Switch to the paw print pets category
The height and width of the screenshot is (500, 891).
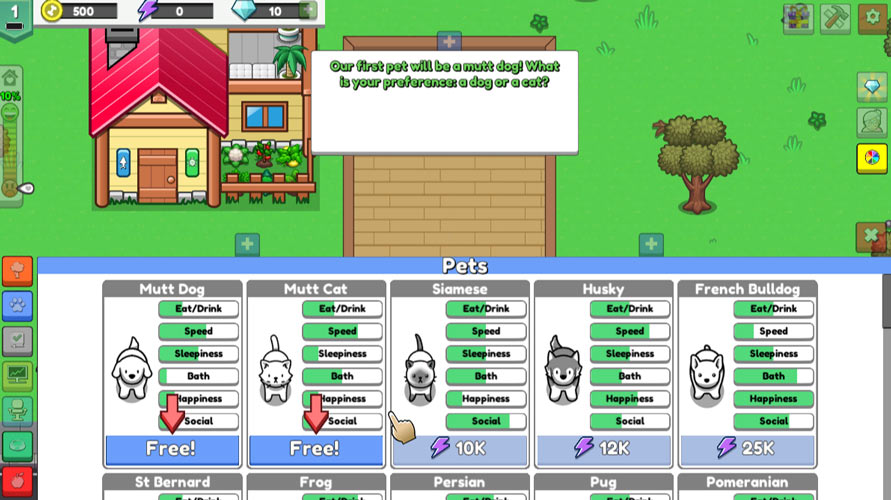click(x=17, y=306)
